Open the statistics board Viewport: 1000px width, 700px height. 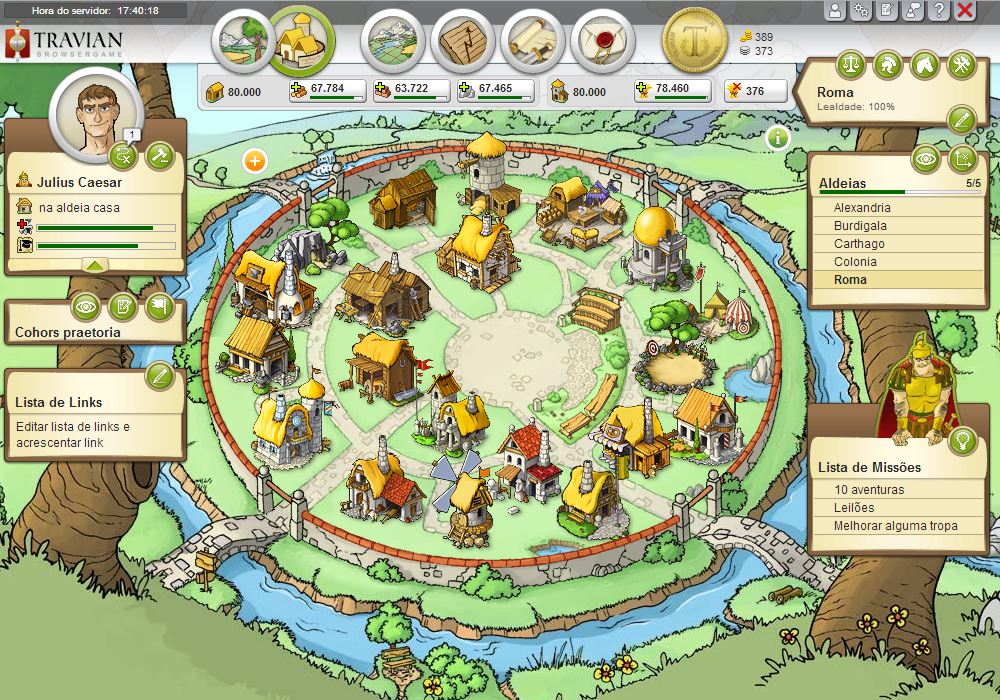pyautogui.click(x=462, y=41)
